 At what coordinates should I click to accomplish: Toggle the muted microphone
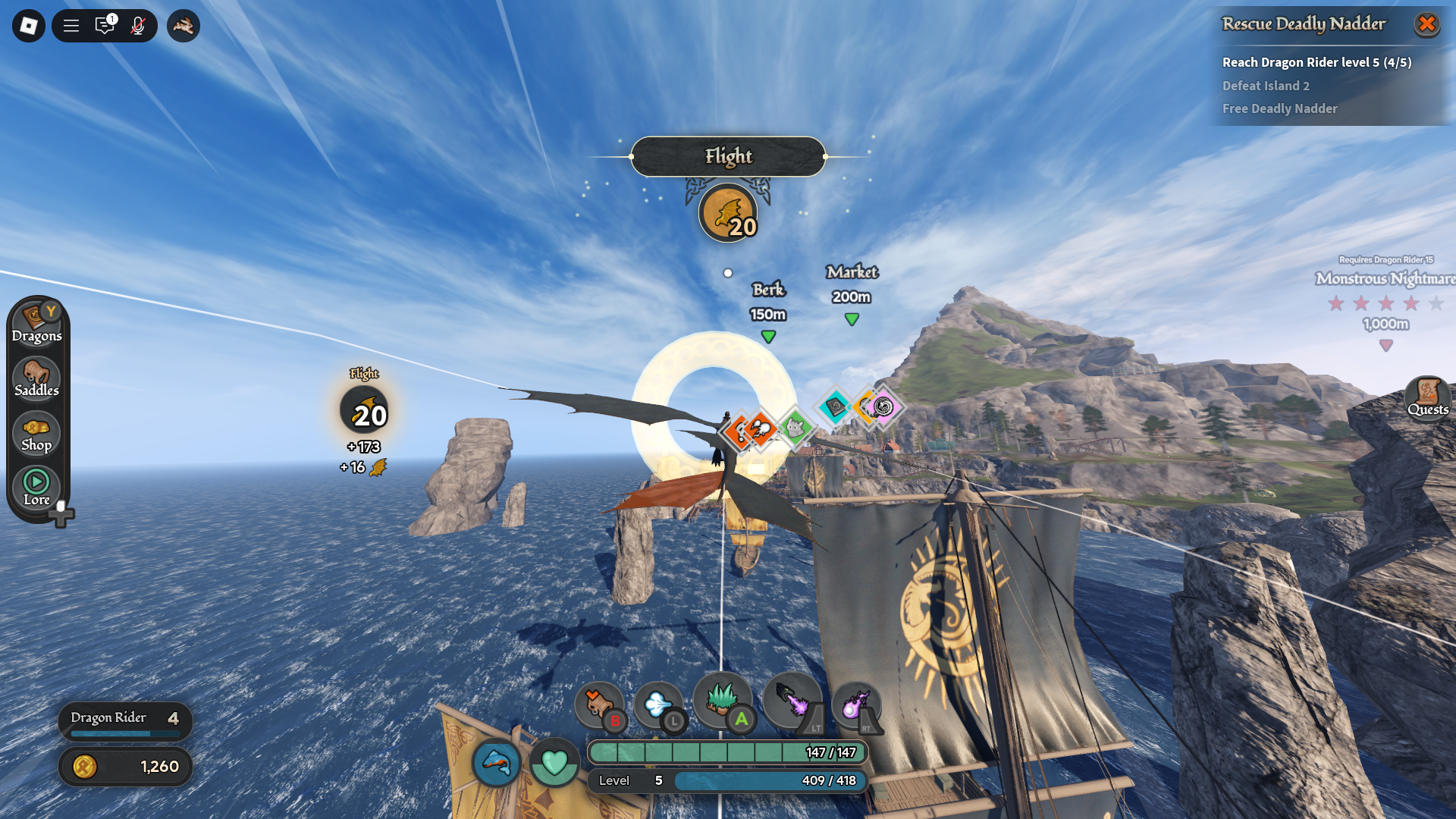(138, 26)
